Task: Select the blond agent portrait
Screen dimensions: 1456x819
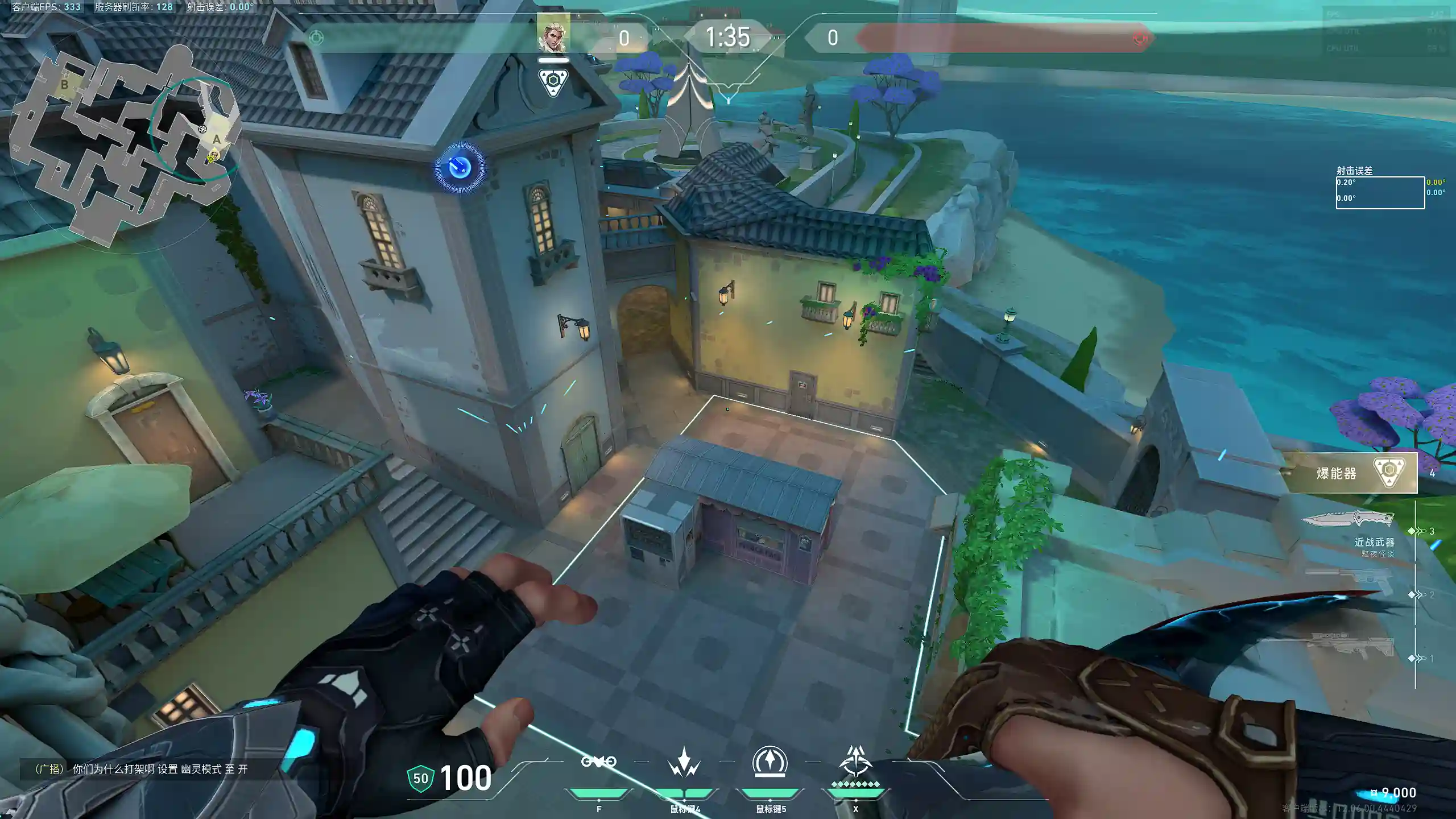Action: pyautogui.click(x=553, y=33)
